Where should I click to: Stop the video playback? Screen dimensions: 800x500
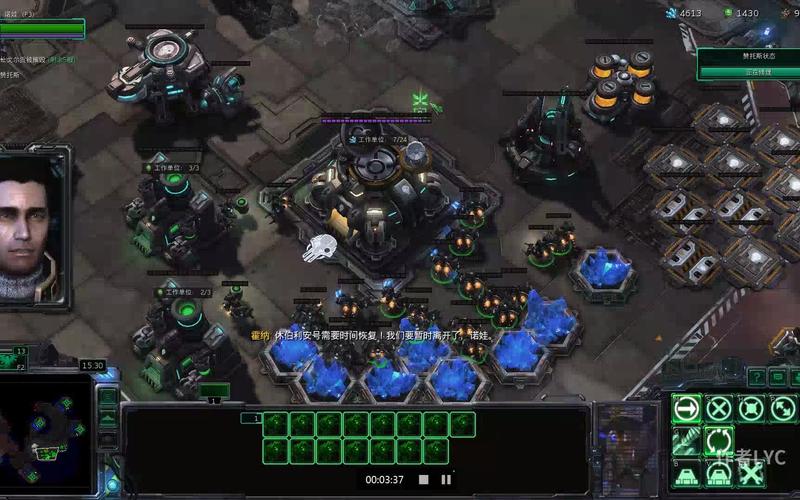(423, 480)
